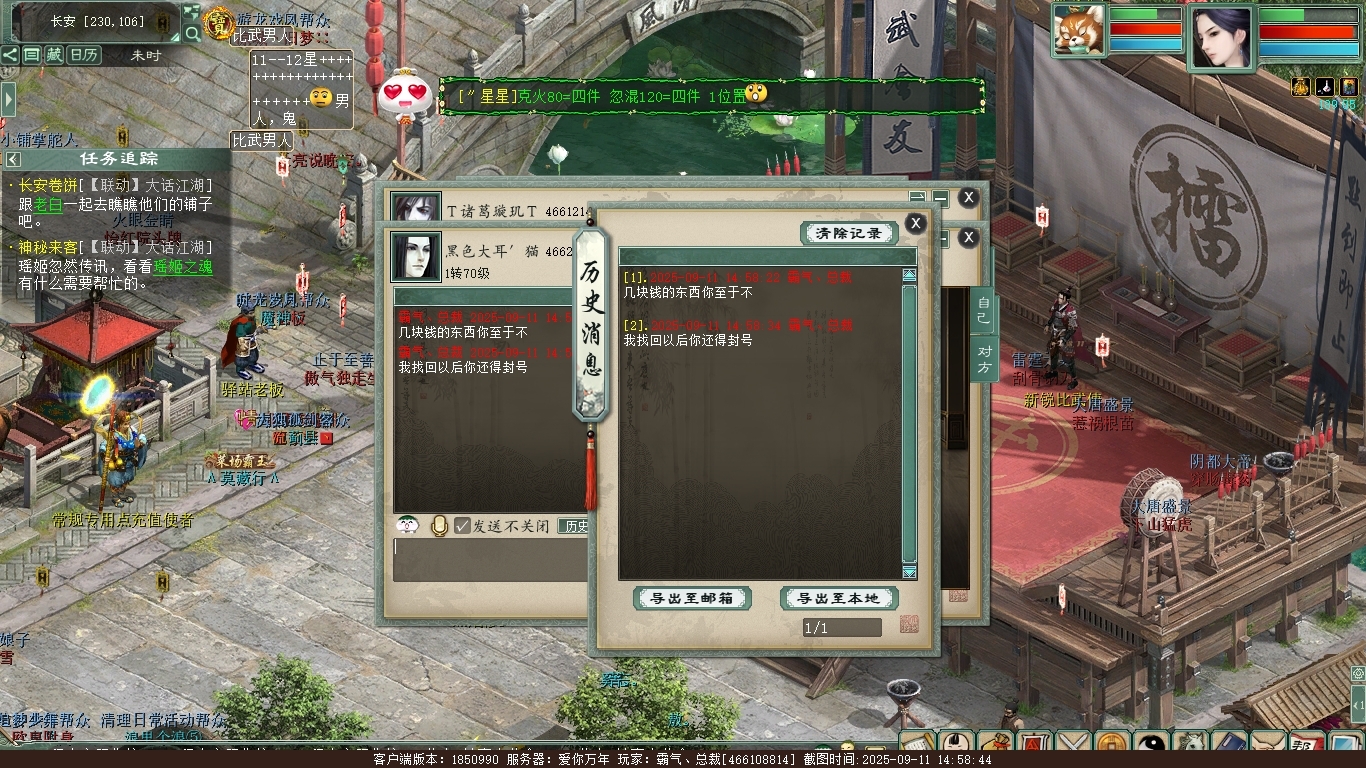Viewport: 1366px width, 768px height.
Task: Follow the 瑶姬之魂 quest link
Action: tap(184, 266)
